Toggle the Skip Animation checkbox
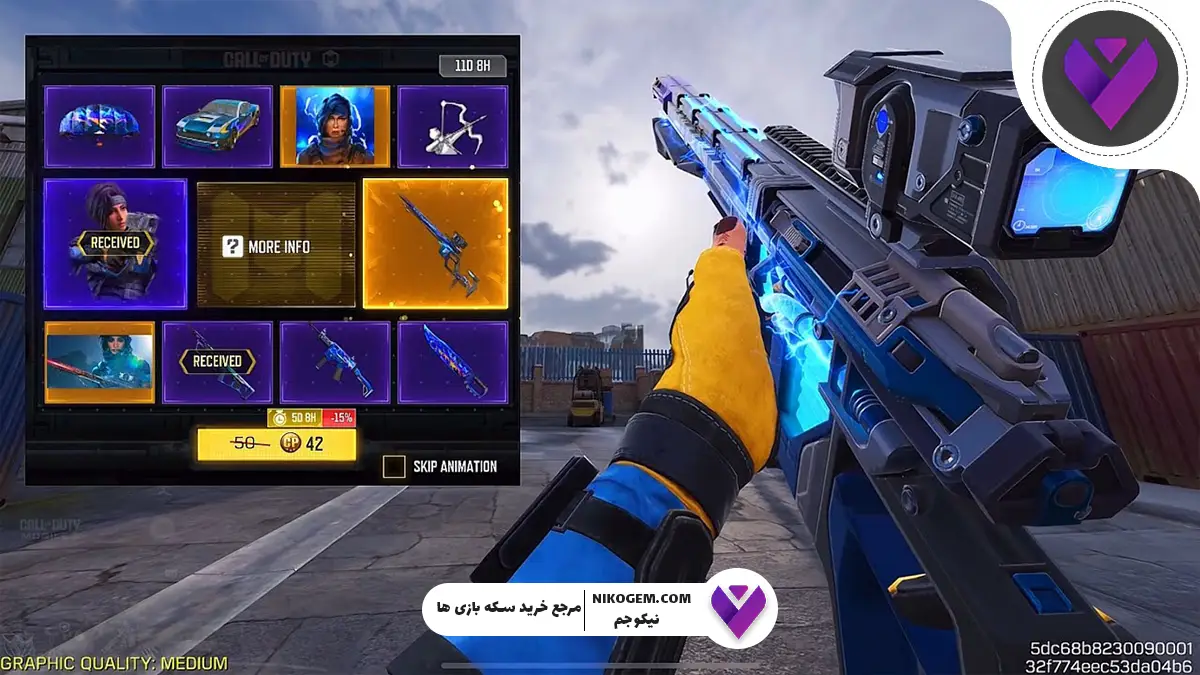The height and width of the screenshot is (675, 1200). [x=395, y=466]
